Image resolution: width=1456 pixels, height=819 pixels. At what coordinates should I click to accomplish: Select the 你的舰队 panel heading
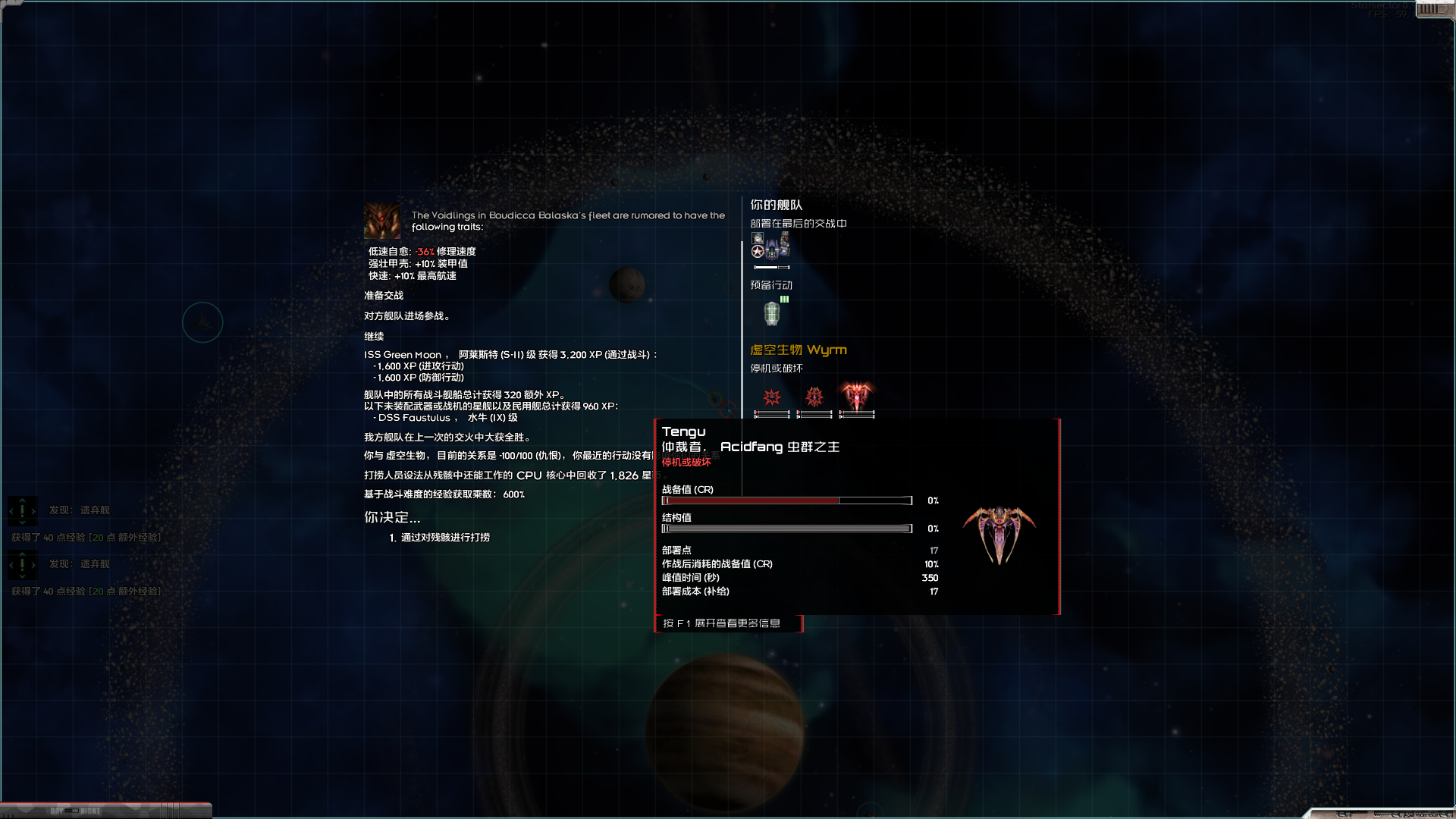(774, 206)
